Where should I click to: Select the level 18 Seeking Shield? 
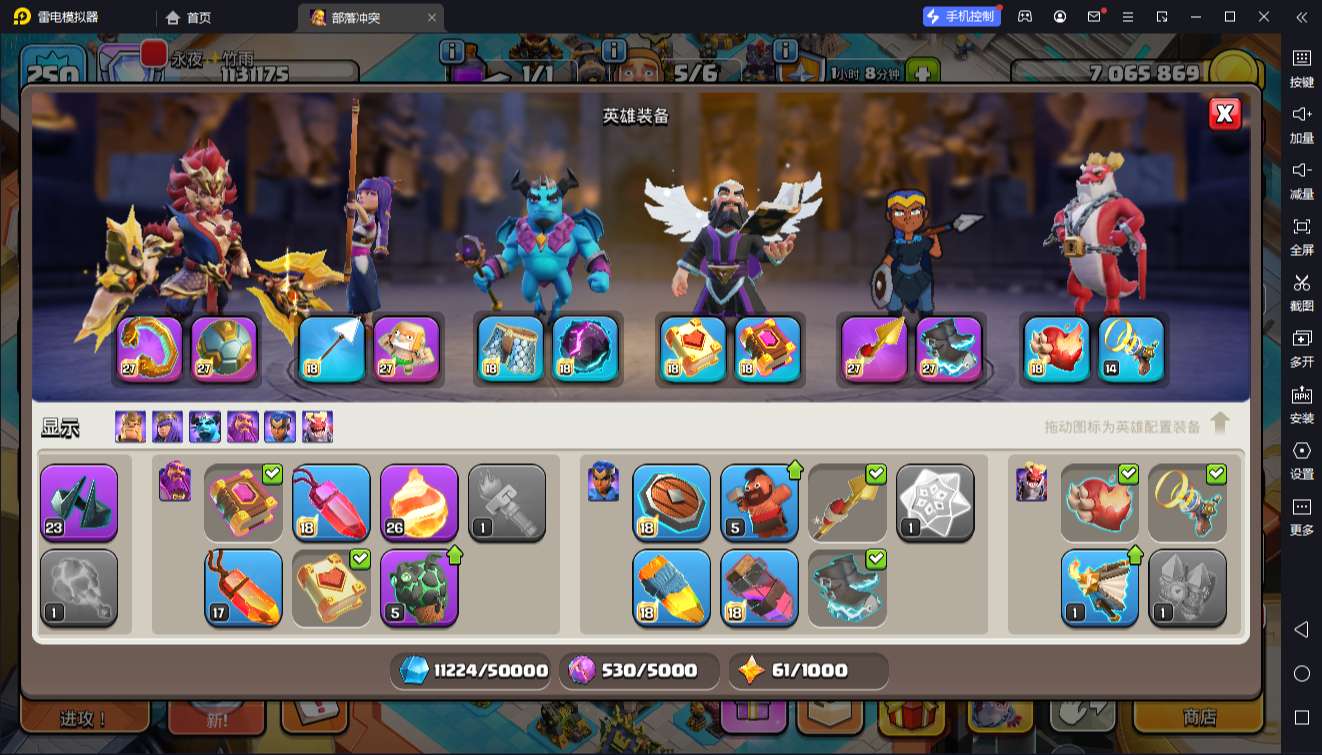click(x=671, y=502)
